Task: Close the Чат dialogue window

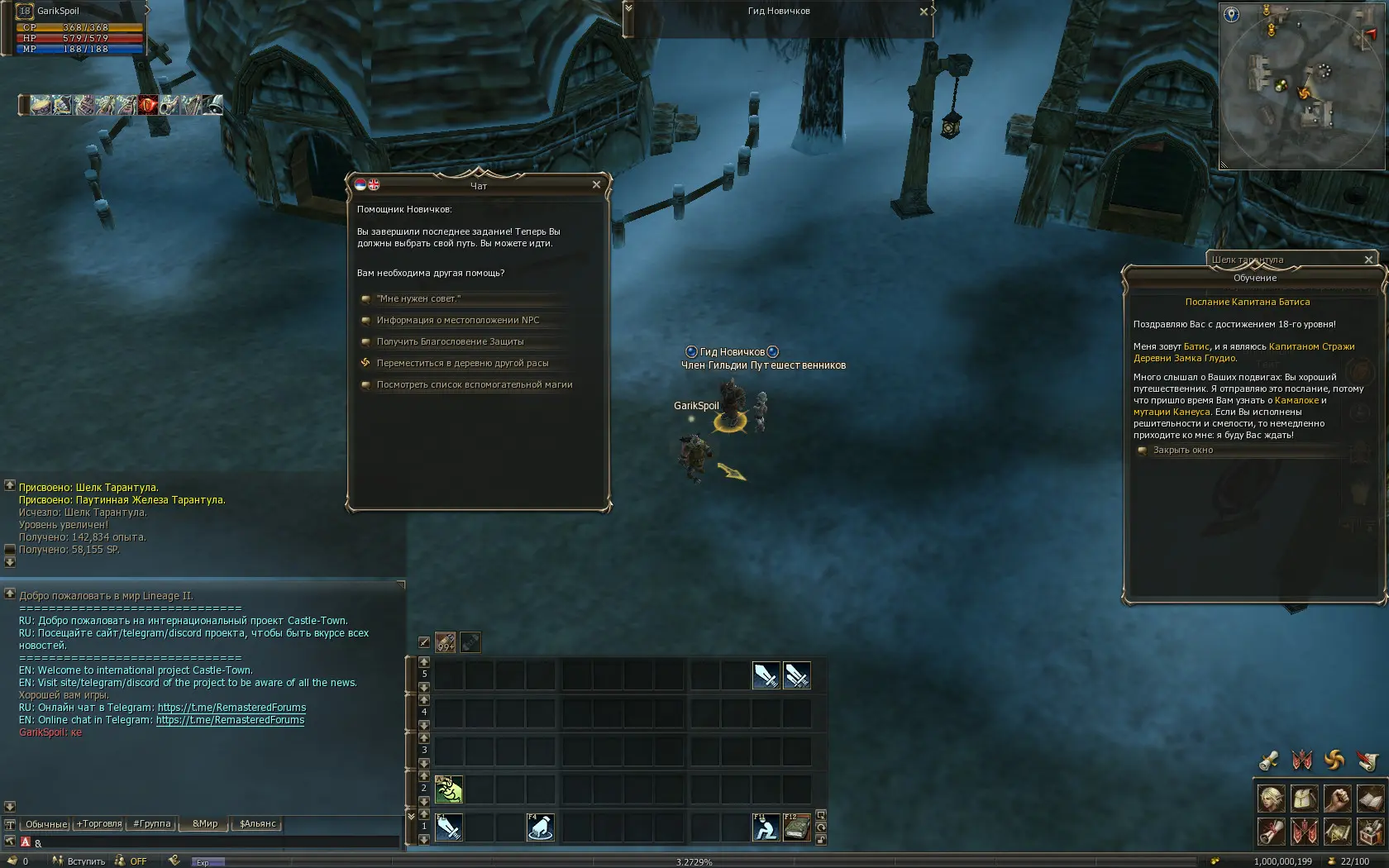Action: [596, 185]
